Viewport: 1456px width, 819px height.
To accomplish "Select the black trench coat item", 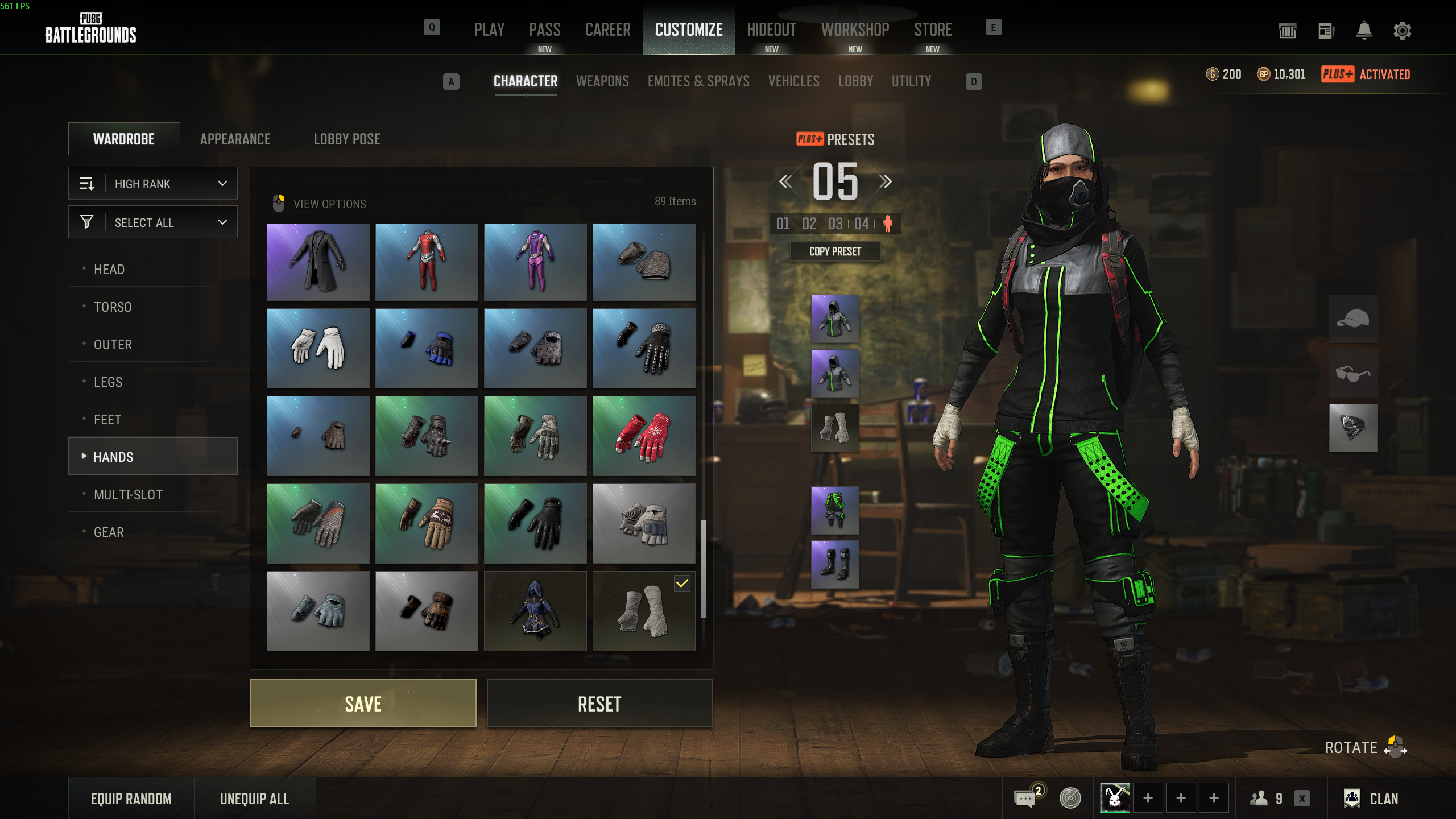I will (x=318, y=262).
